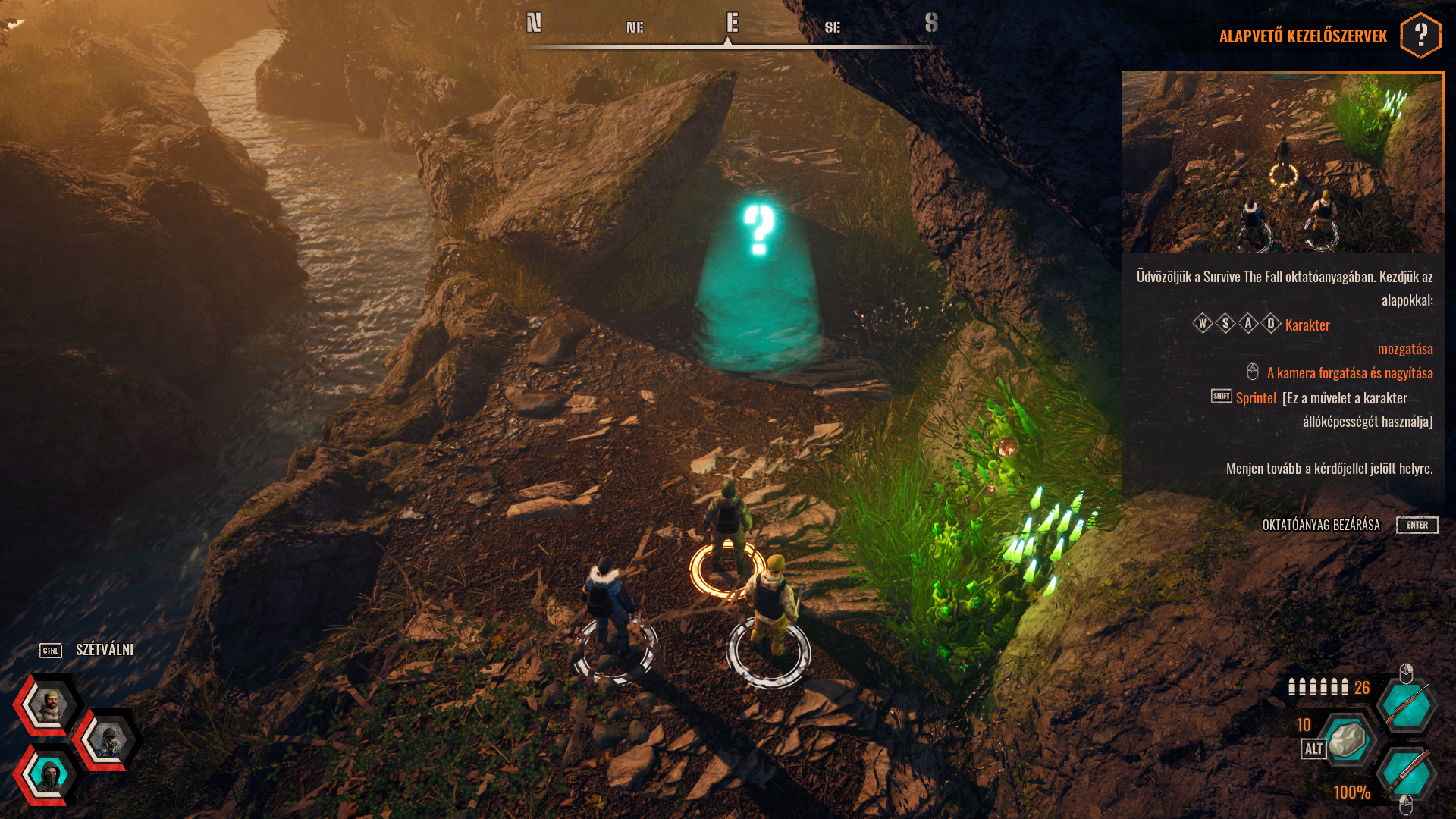Open the basic controls help question mark
The image size is (1456, 819).
tap(1420, 35)
